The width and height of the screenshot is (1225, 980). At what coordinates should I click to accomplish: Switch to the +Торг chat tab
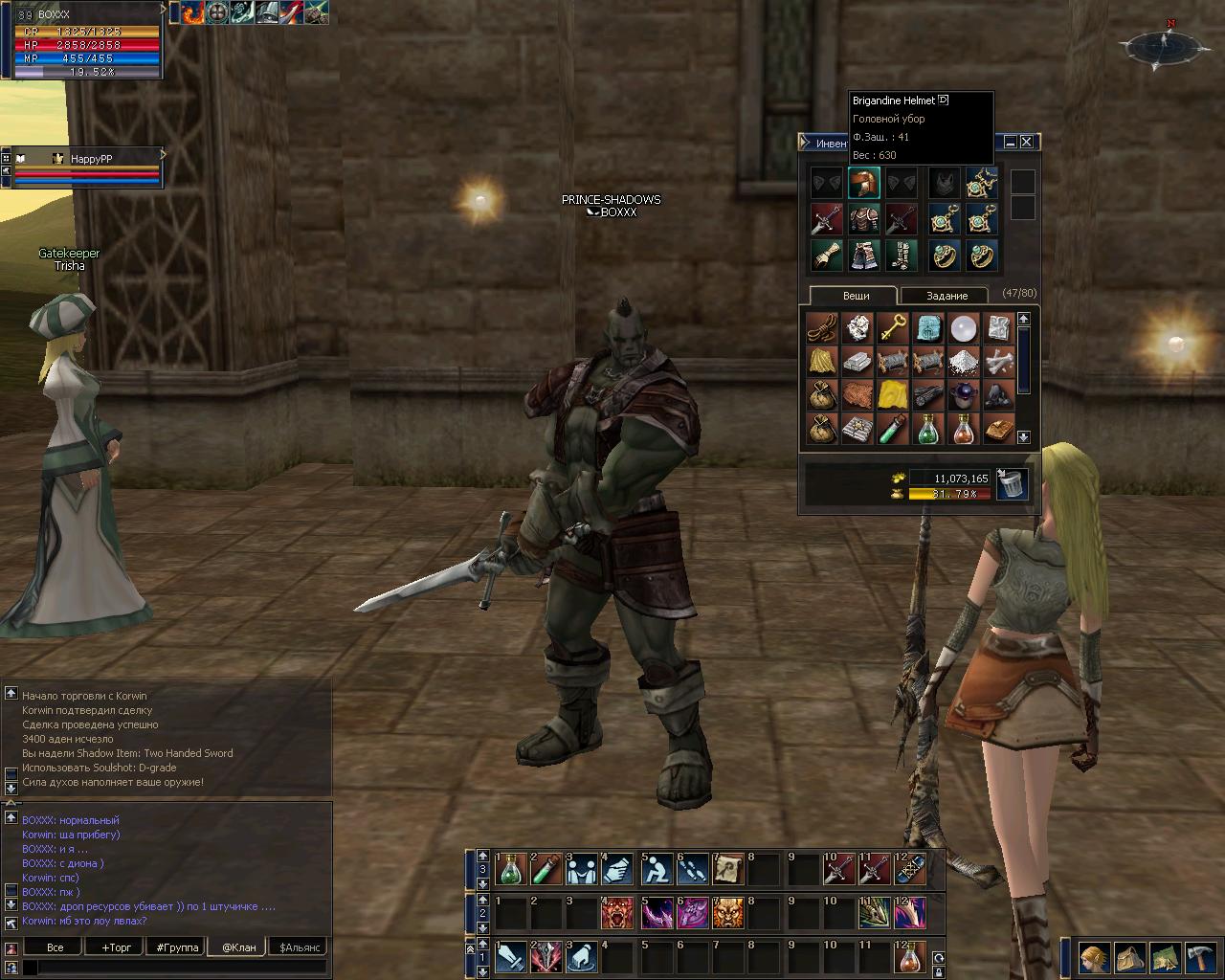(116, 947)
